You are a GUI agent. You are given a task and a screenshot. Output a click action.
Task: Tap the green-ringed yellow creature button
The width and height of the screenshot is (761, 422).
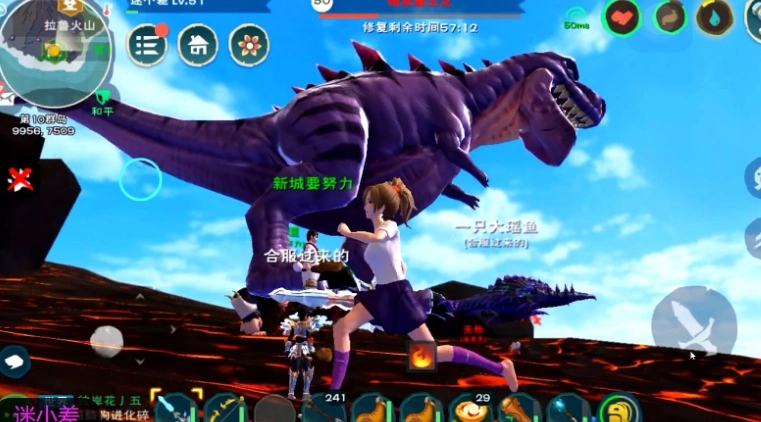tap(618, 410)
